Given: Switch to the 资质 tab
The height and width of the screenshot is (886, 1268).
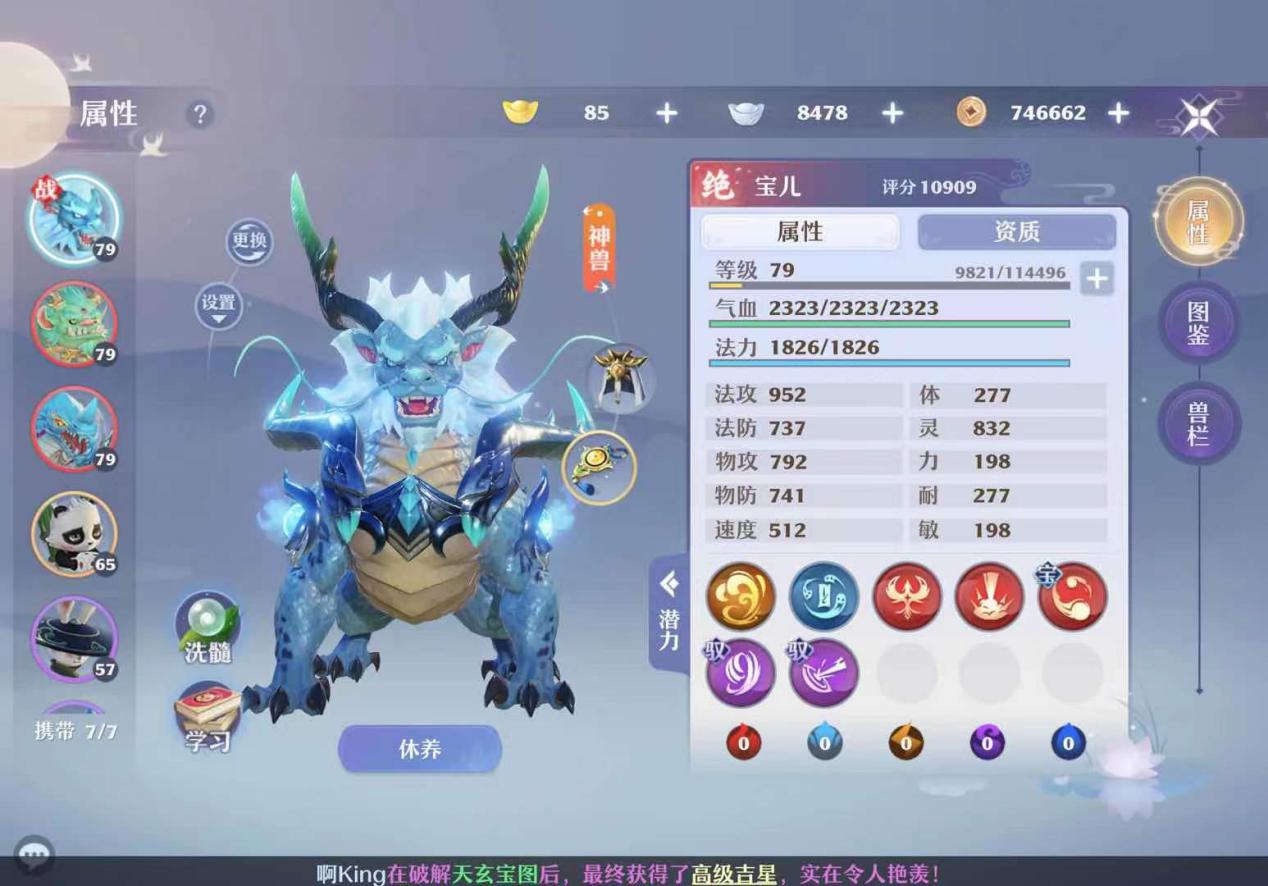Looking at the screenshot, I should [1016, 232].
